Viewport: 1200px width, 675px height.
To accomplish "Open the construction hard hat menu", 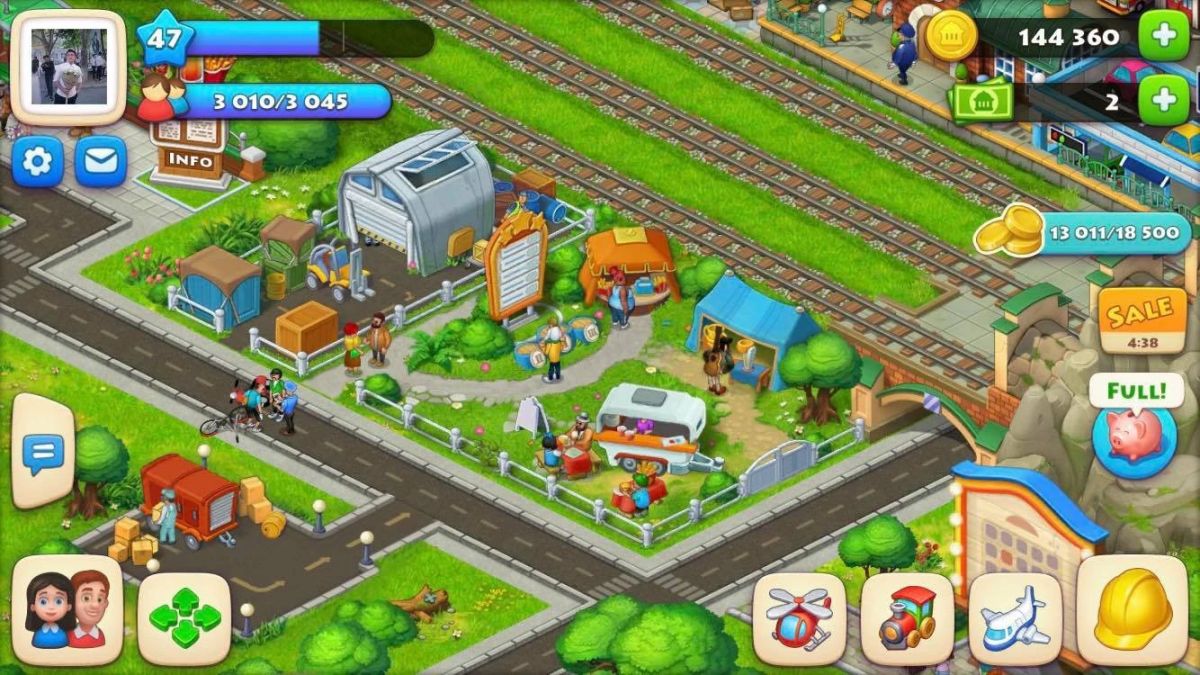I will (1132, 610).
